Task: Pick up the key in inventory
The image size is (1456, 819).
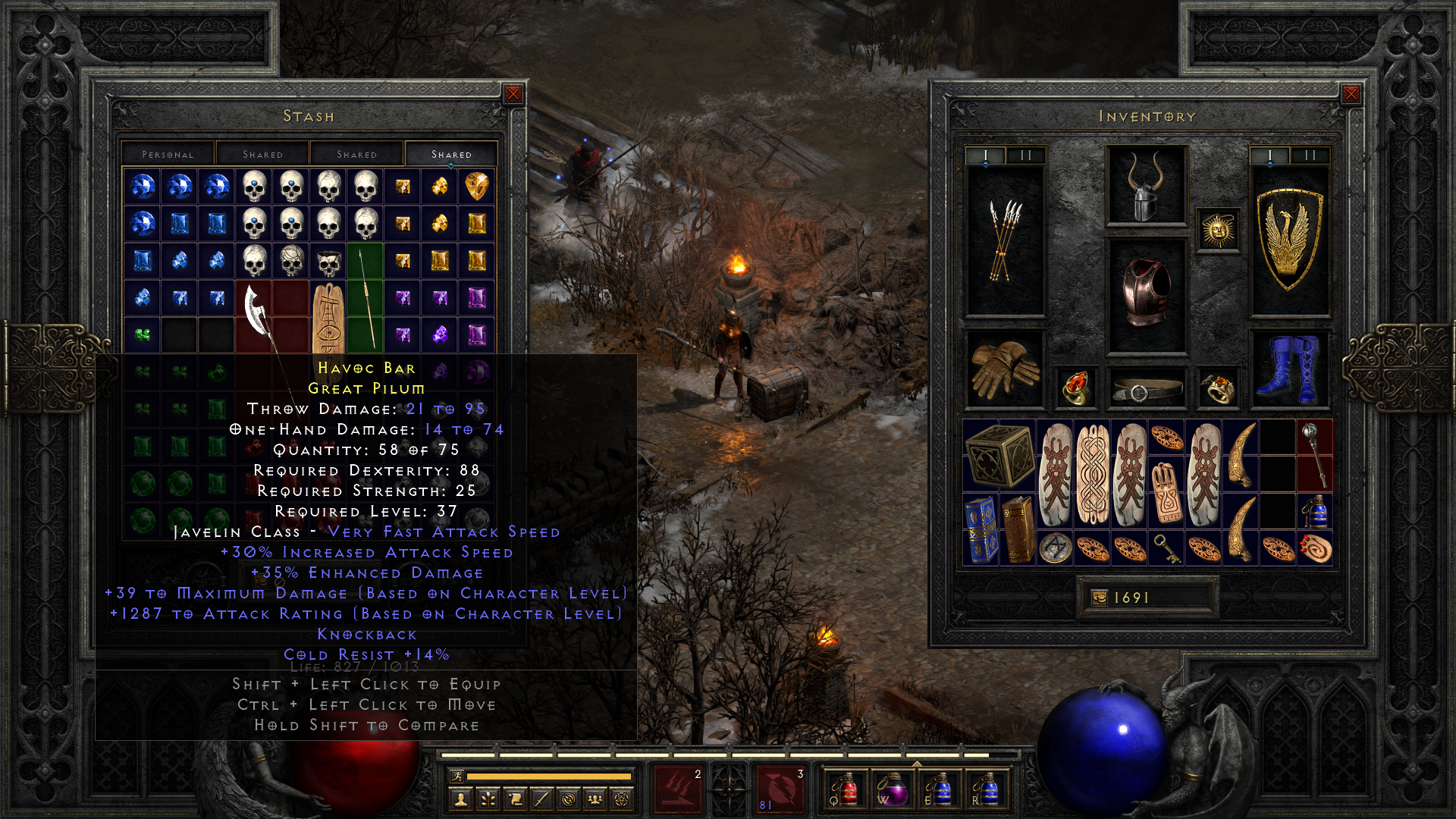Action: click(1166, 548)
